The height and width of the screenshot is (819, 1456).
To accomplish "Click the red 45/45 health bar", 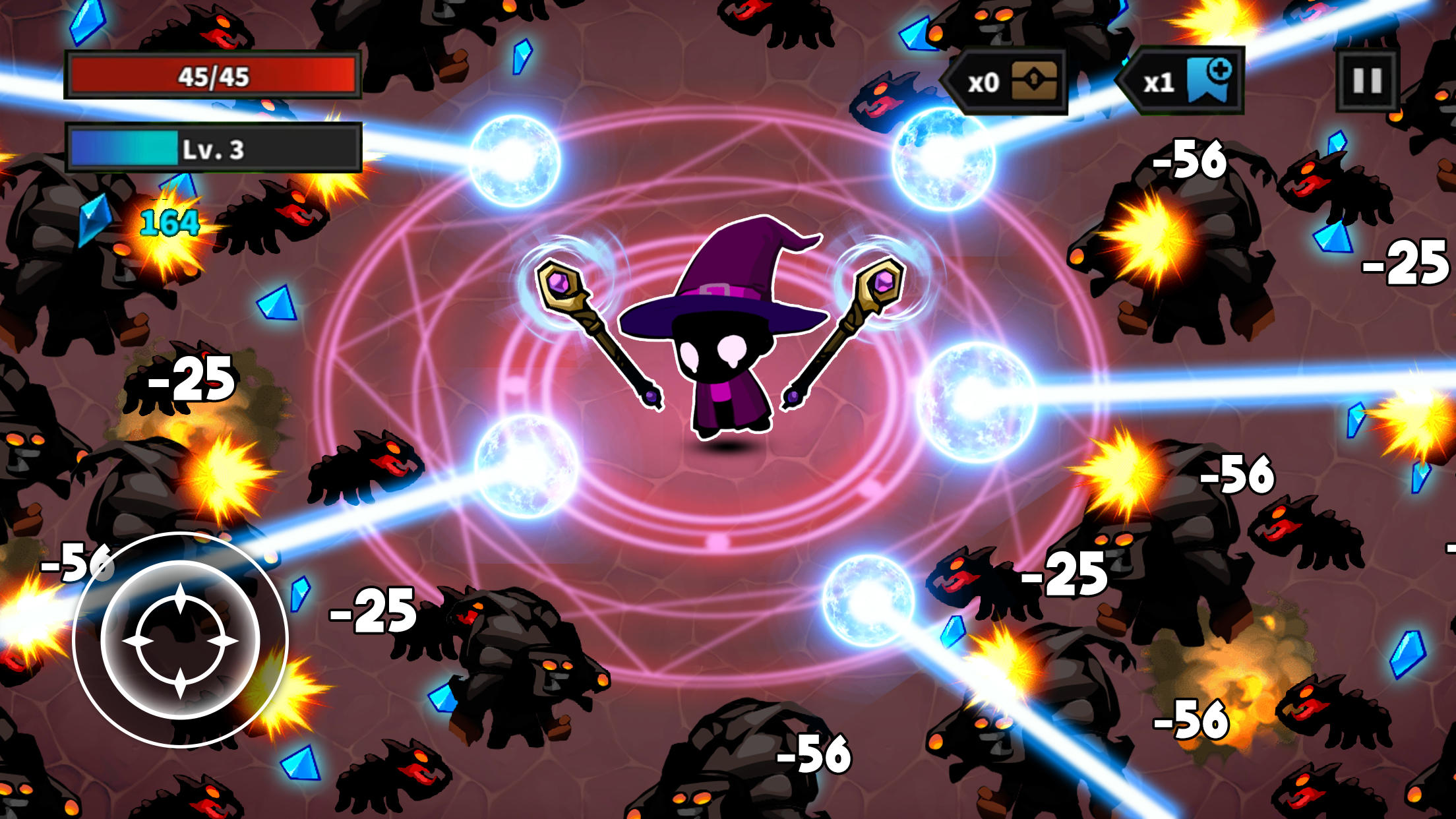I will (x=211, y=78).
